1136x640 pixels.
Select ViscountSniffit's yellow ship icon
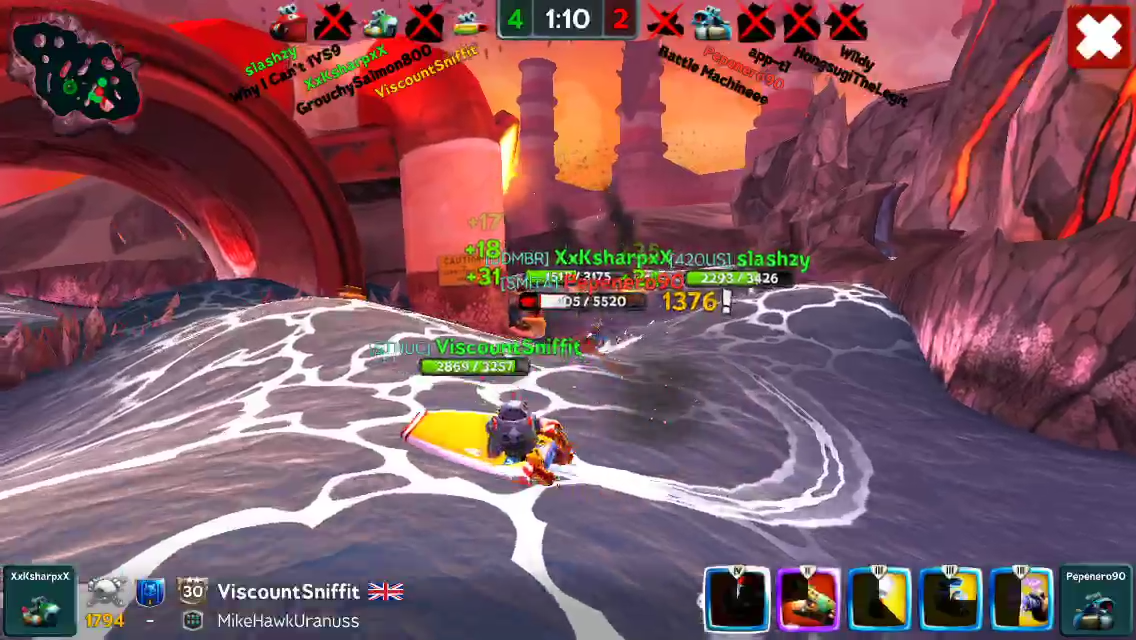(468, 20)
